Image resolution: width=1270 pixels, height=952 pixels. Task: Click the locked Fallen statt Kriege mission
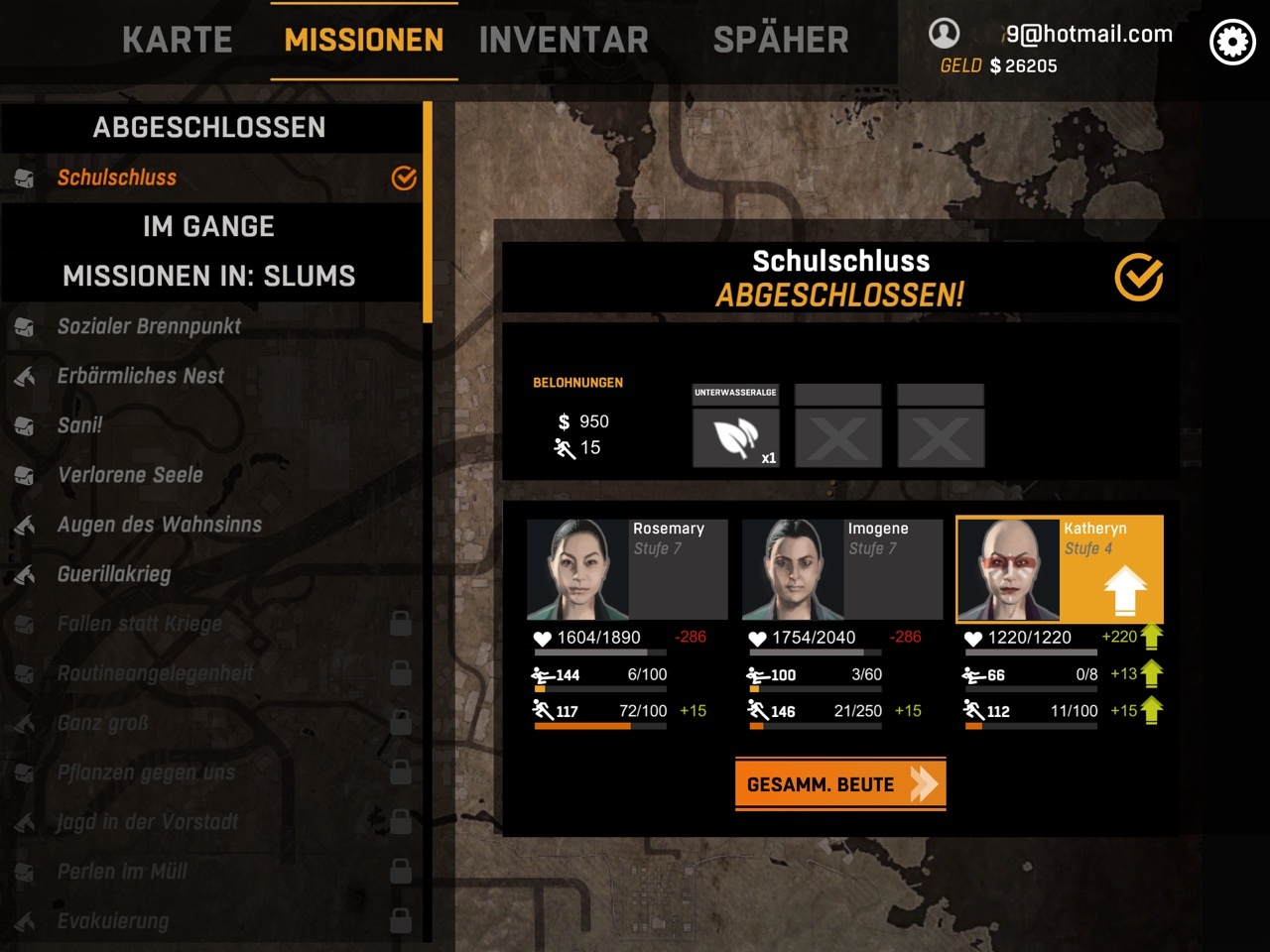click(x=139, y=624)
